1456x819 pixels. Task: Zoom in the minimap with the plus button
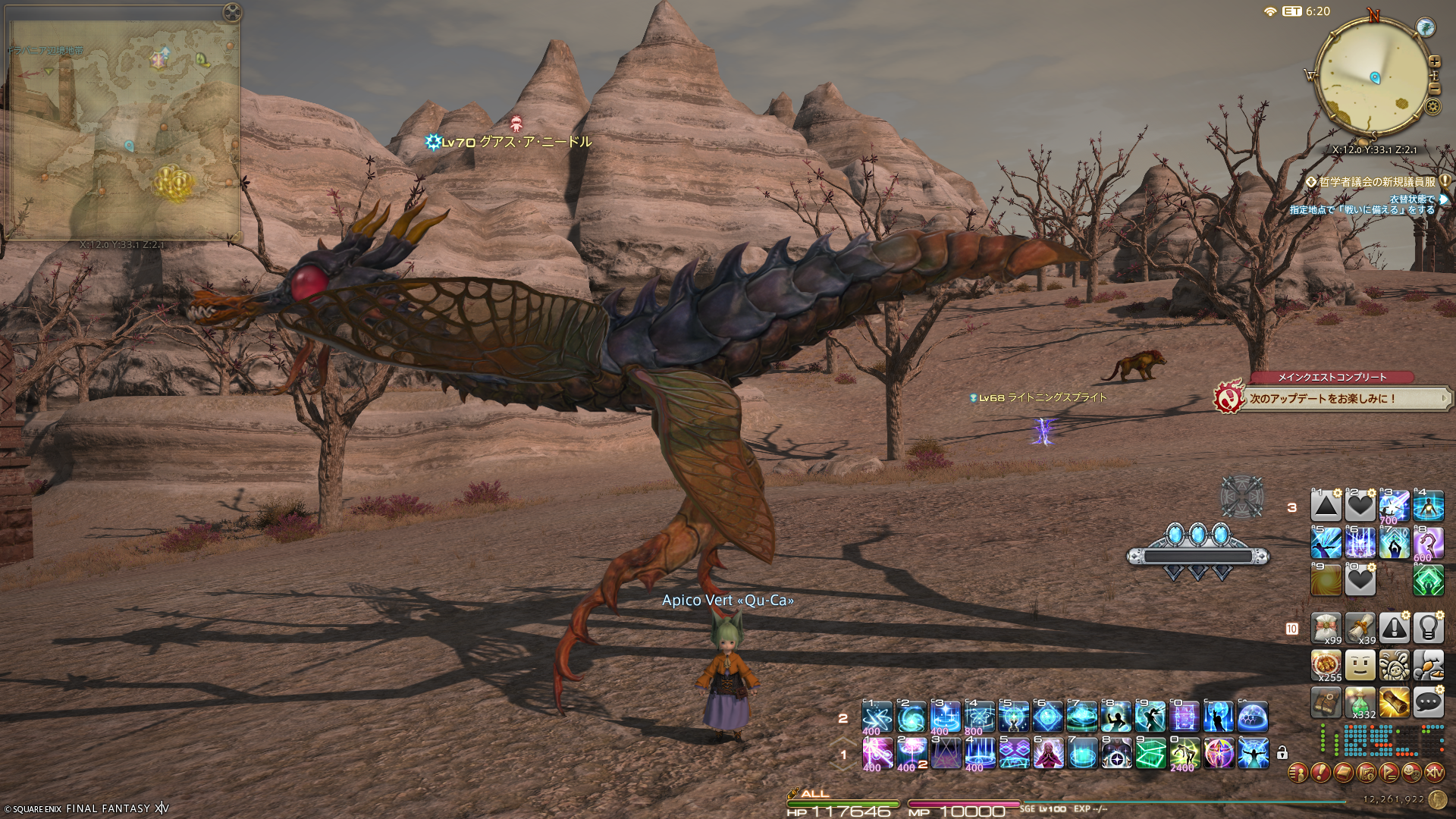tap(1434, 61)
